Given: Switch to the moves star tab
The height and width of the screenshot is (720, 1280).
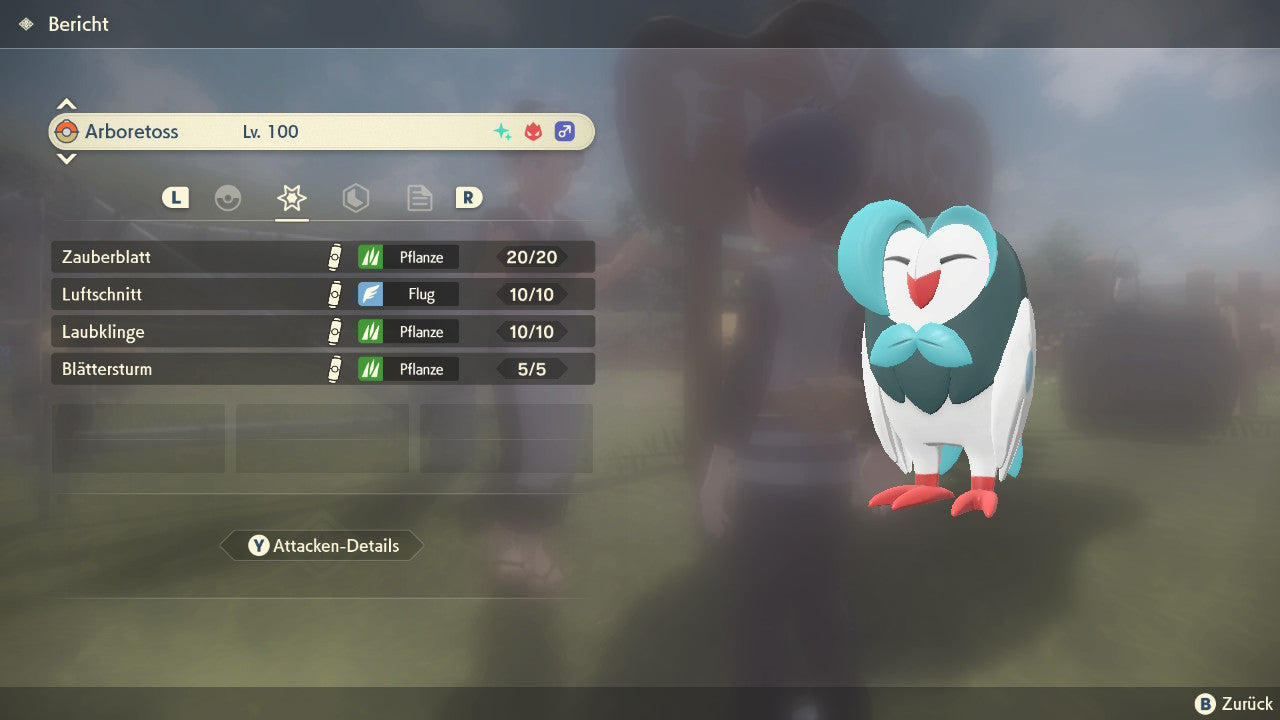Looking at the screenshot, I should pos(291,198).
